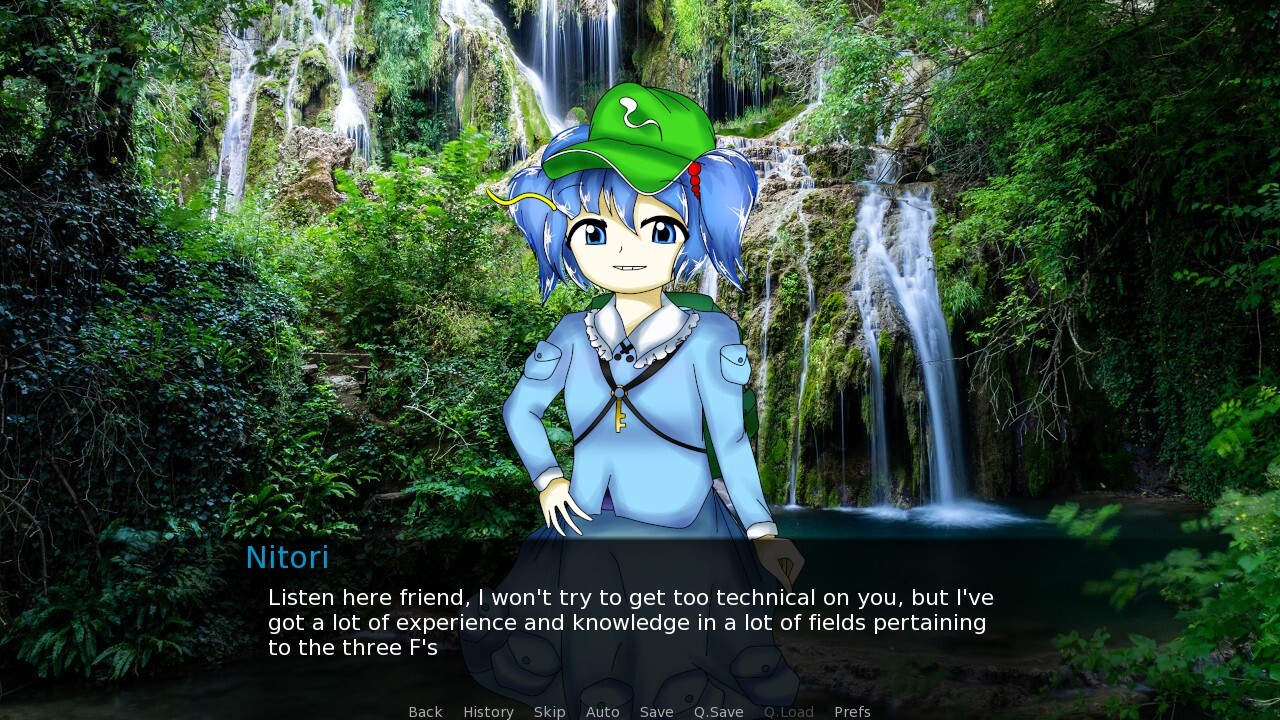Viewport: 1280px width, 720px height.
Task: Open the Prefs settings screen
Action: (852, 711)
